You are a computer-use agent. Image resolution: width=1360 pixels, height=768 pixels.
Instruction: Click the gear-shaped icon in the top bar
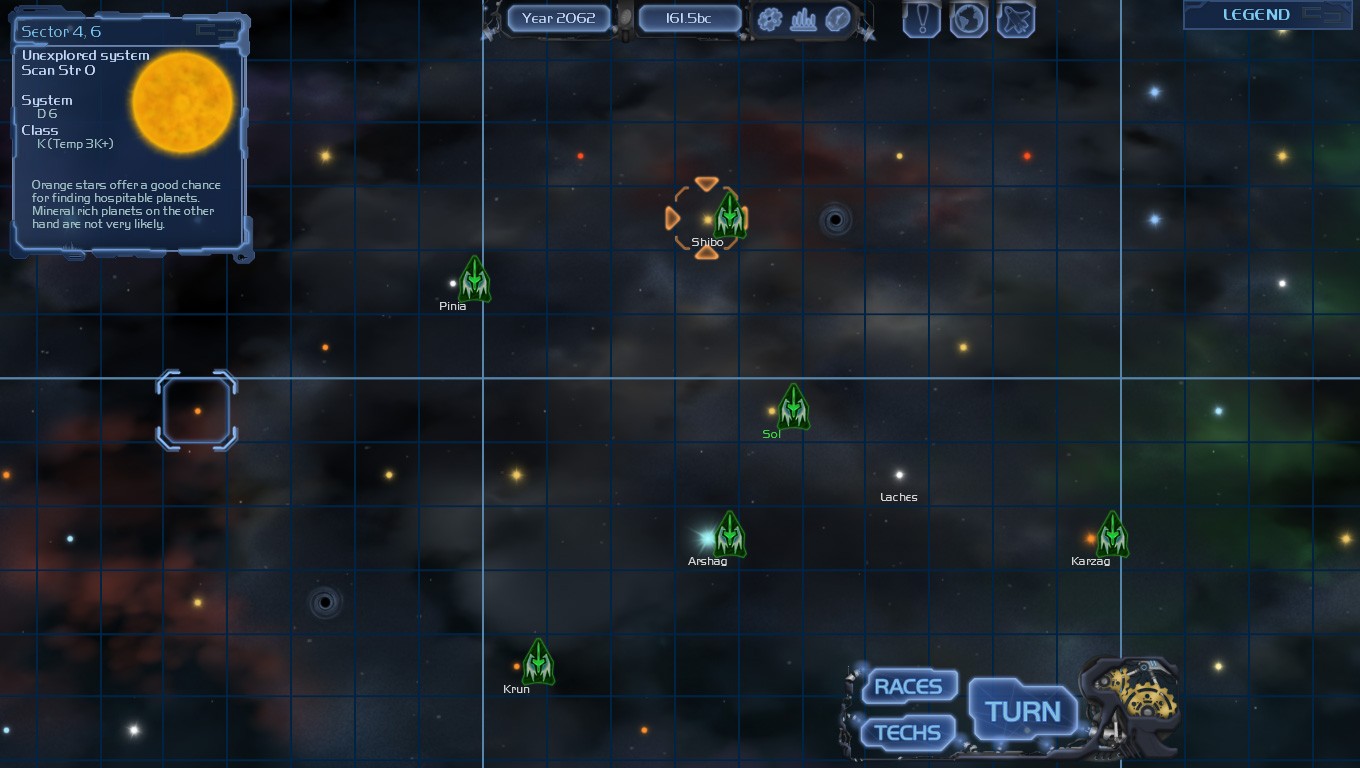point(770,19)
